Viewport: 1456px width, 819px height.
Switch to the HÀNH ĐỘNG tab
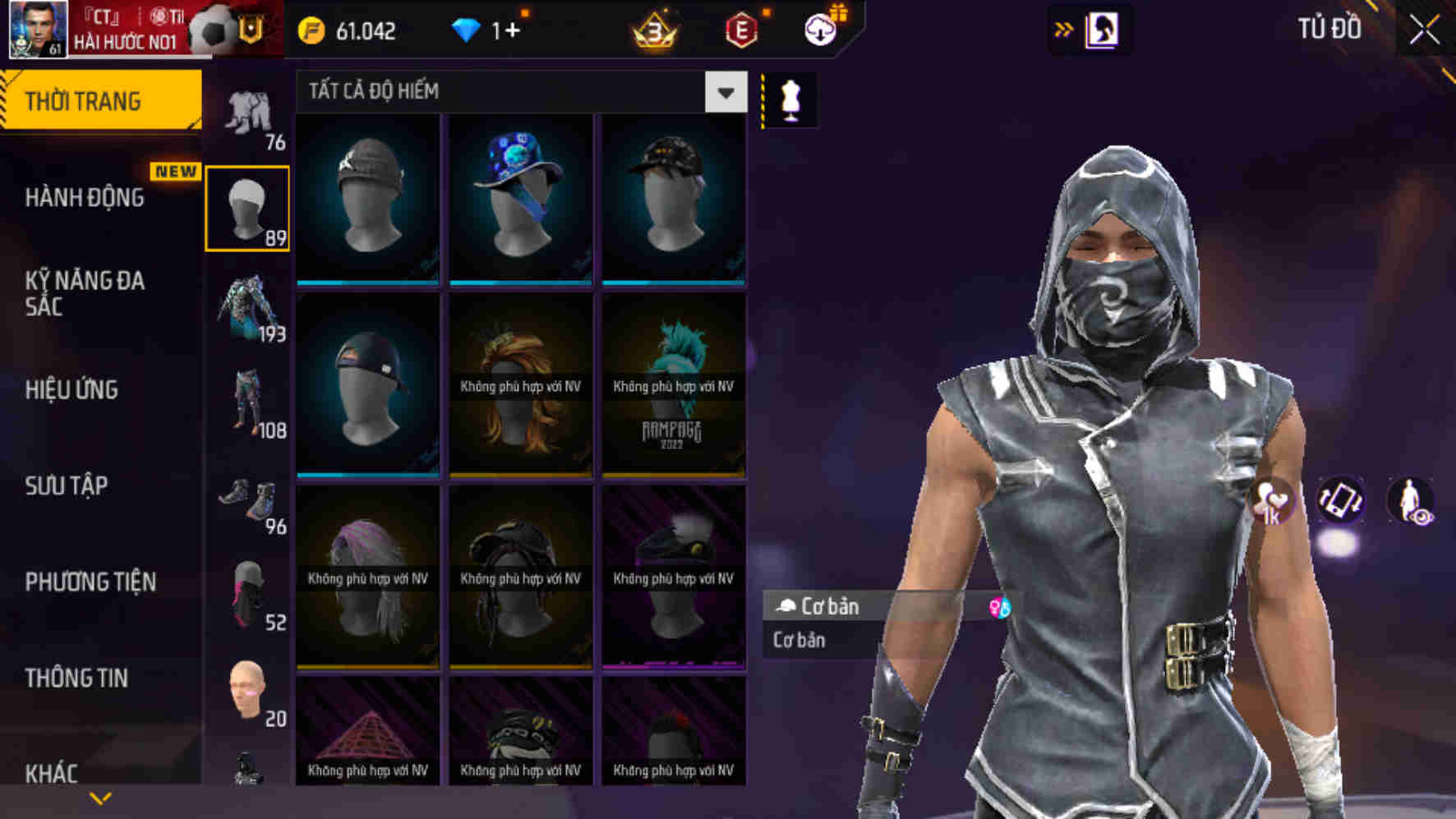pos(85,198)
